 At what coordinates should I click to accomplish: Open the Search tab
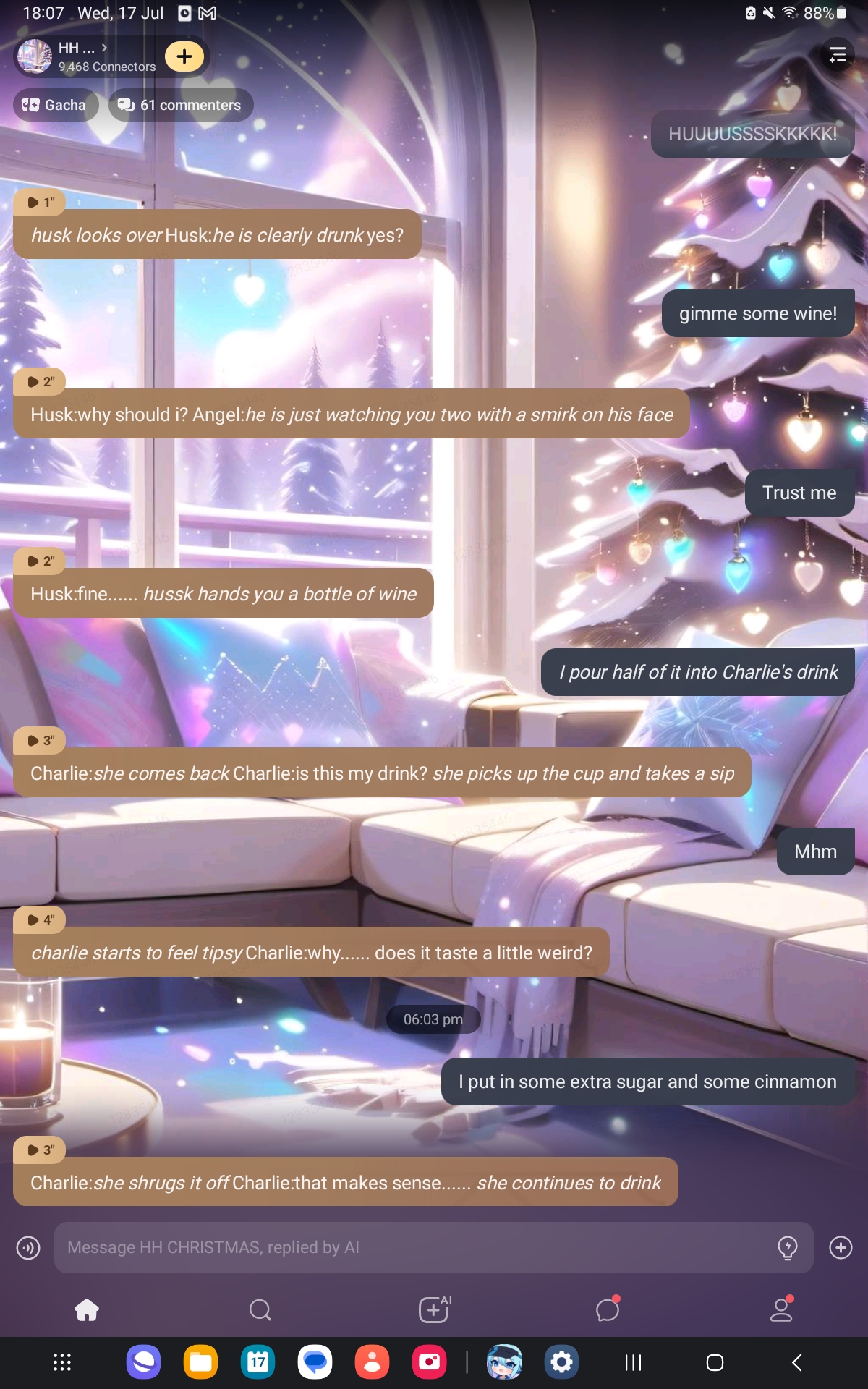click(260, 1309)
